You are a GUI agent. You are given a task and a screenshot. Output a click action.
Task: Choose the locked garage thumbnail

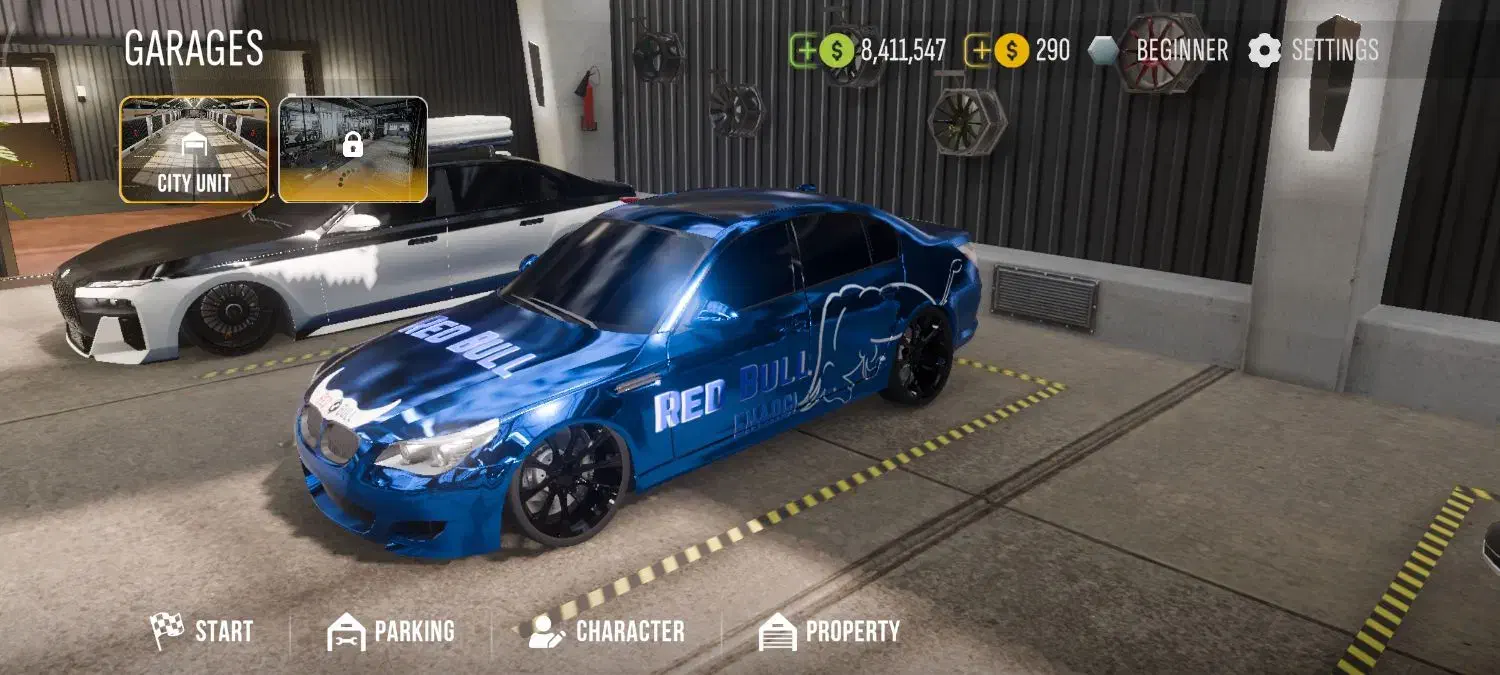click(x=353, y=150)
